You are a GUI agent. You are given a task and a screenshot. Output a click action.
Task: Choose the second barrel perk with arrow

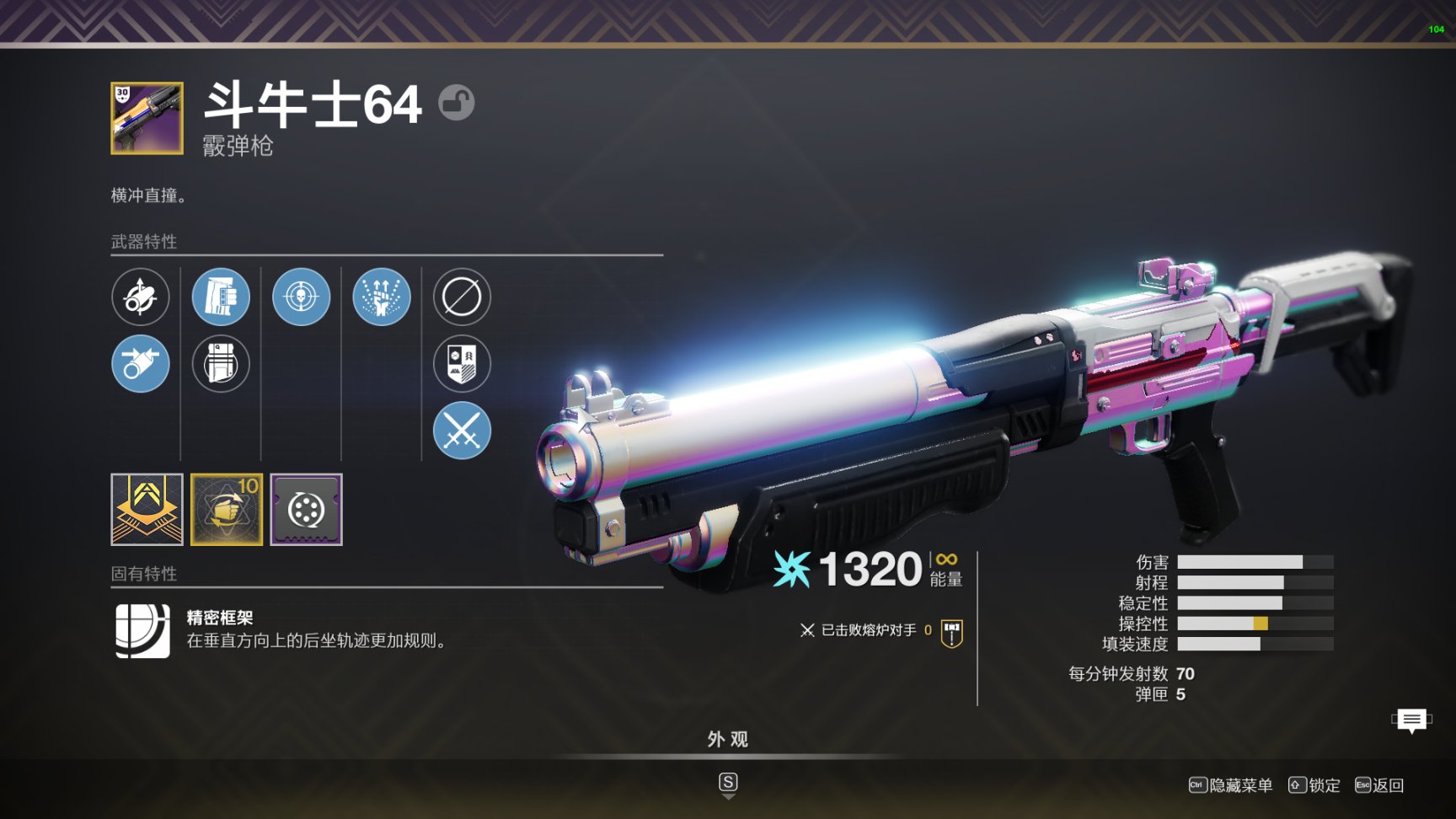pyautogui.click(x=141, y=364)
